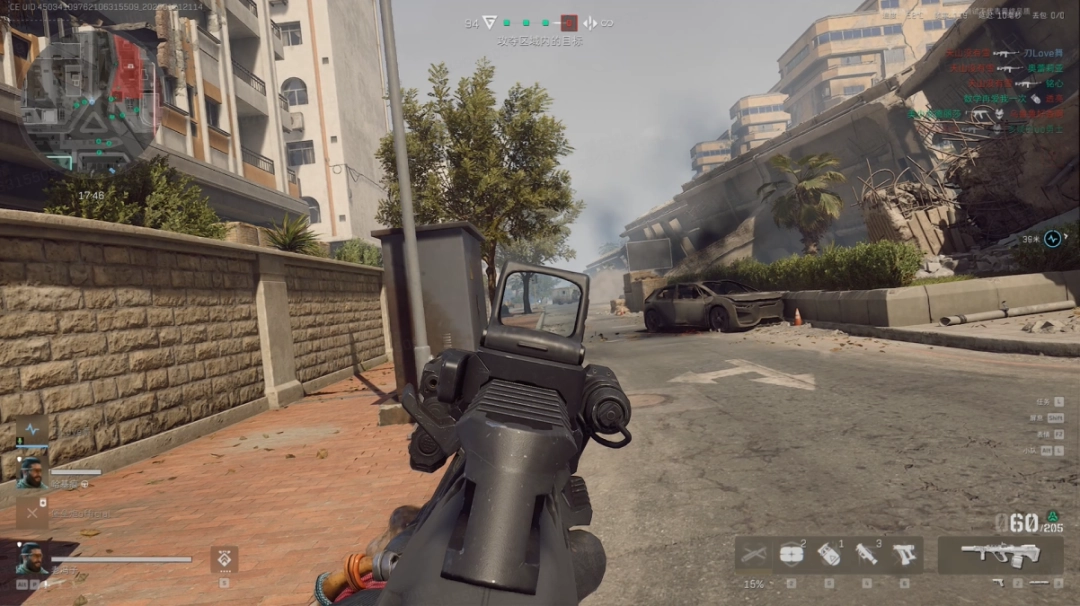Click the heartbeat pulse icon above squad list
This screenshot has width=1080, height=606.
click(32, 429)
